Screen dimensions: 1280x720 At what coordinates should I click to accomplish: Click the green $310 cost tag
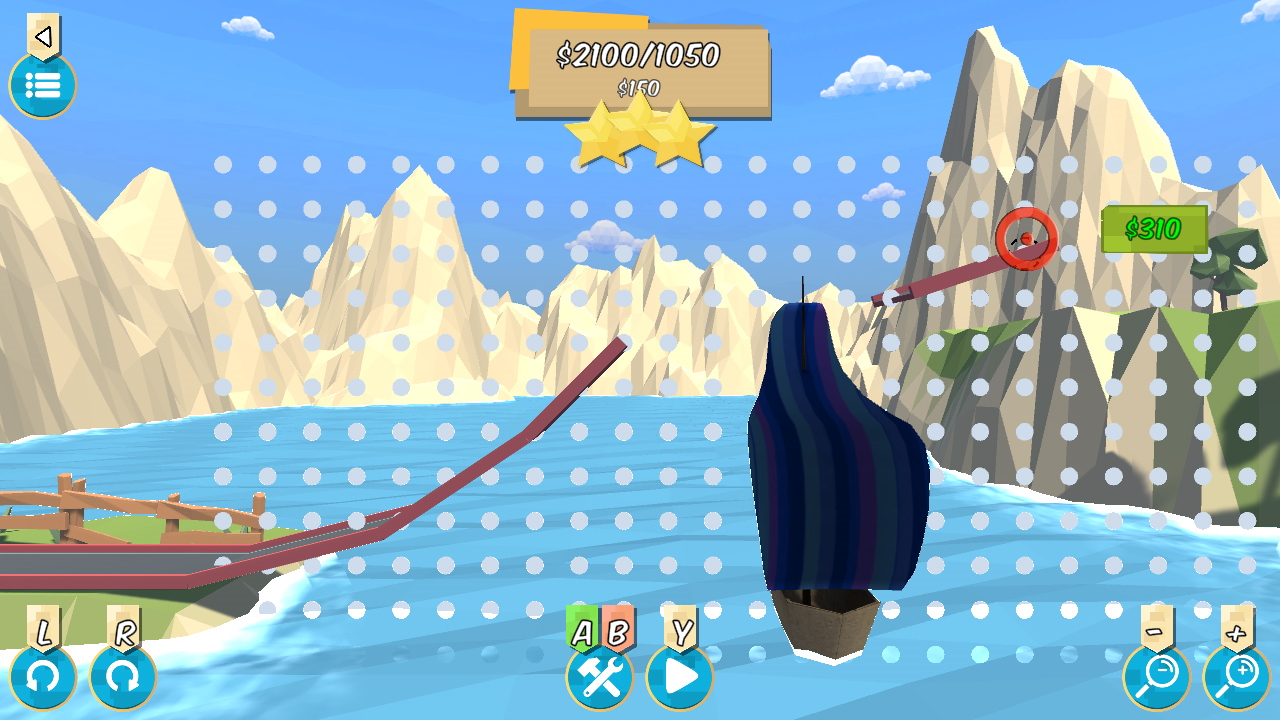coord(1156,228)
